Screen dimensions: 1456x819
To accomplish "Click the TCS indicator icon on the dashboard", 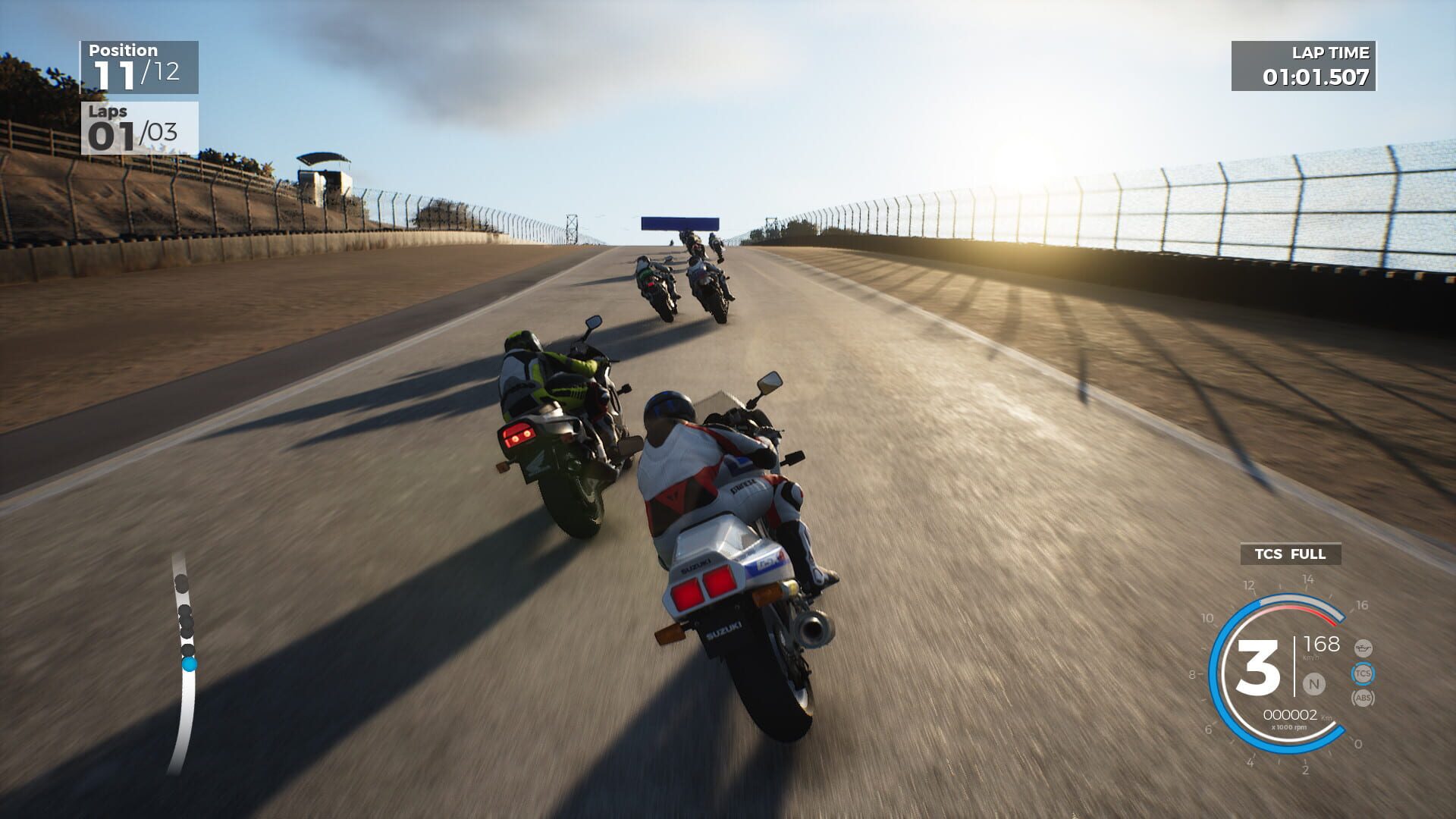I will tap(1363, 673).
